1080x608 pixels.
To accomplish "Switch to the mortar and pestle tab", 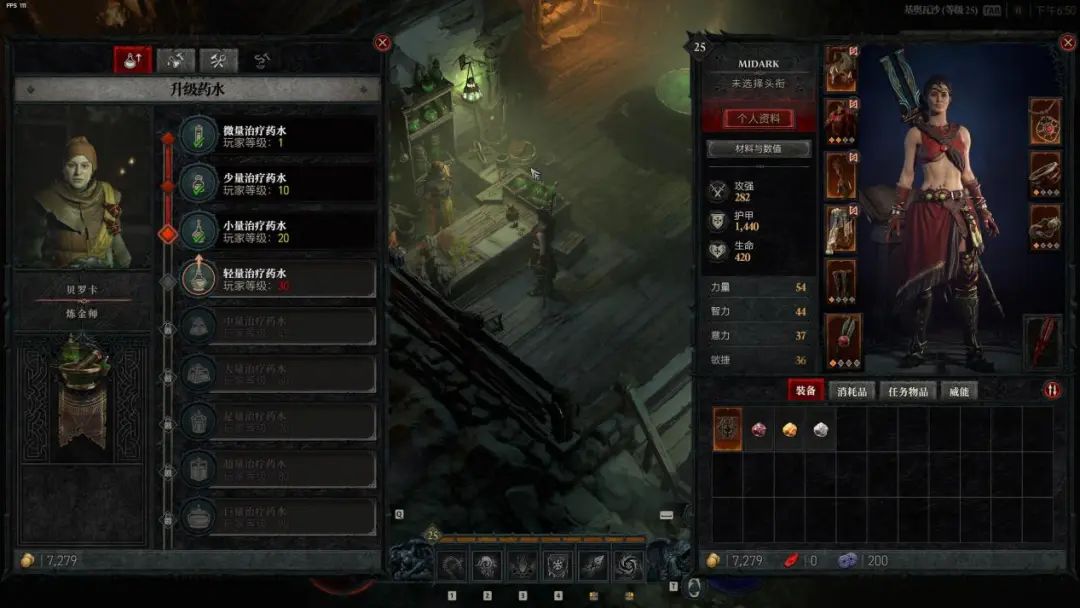I will click(175, 61).
